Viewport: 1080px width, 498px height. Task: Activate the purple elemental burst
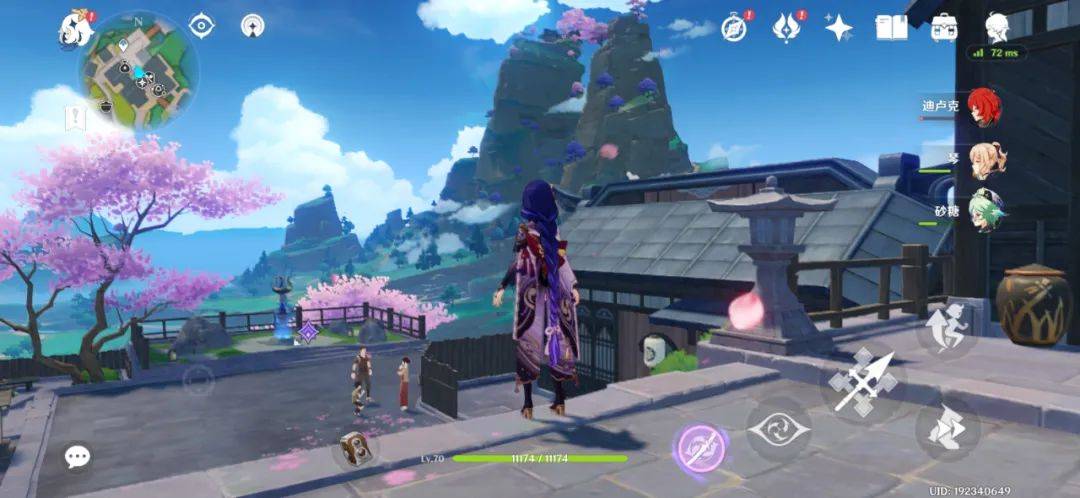(x=698, y=447)
